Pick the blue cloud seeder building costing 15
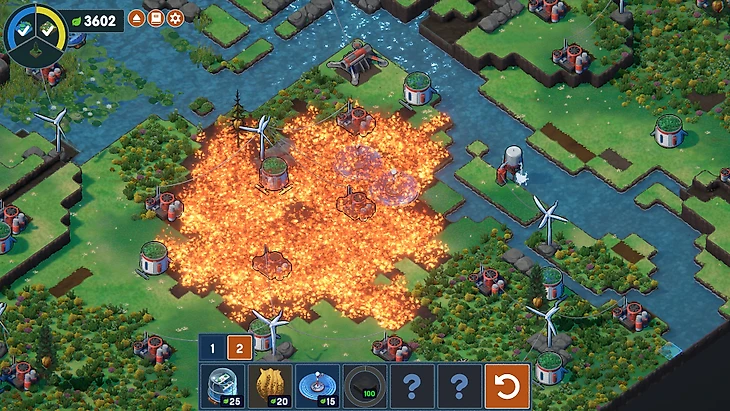This screenshot has width=730, height=411. click(x=317, y=385)
